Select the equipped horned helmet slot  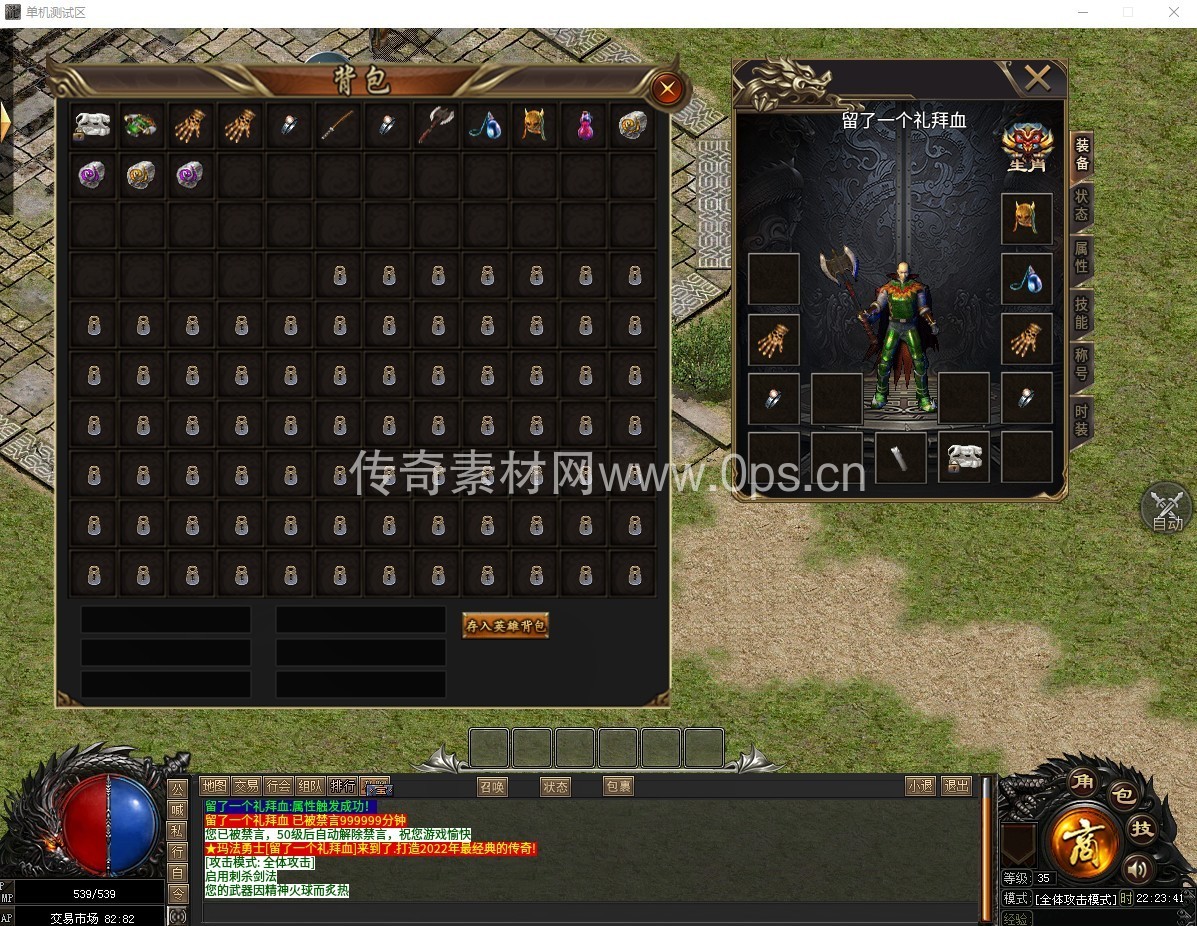coord(1026,219)
